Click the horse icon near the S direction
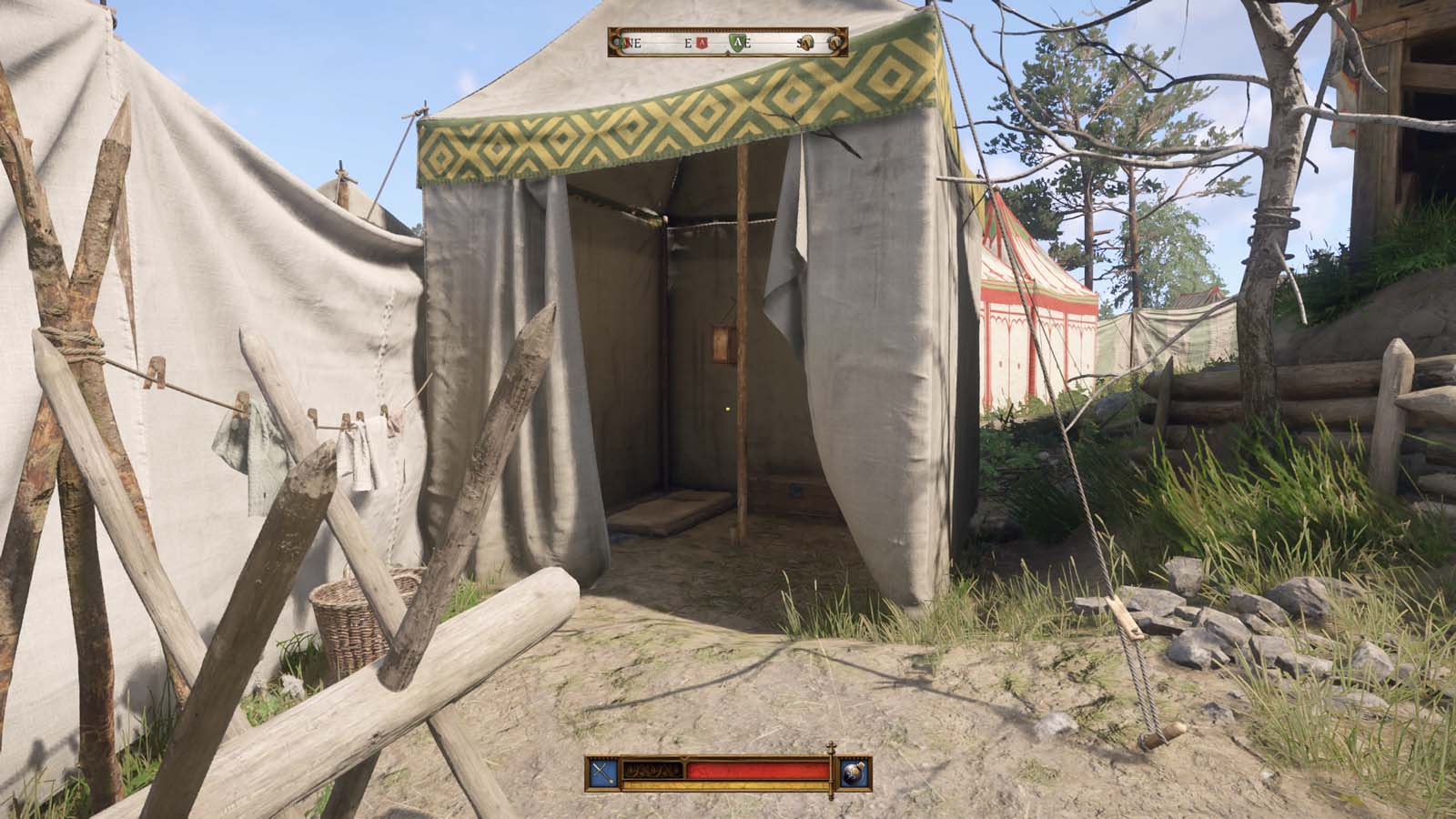1456x819 pixels. [x=807, y=42]
